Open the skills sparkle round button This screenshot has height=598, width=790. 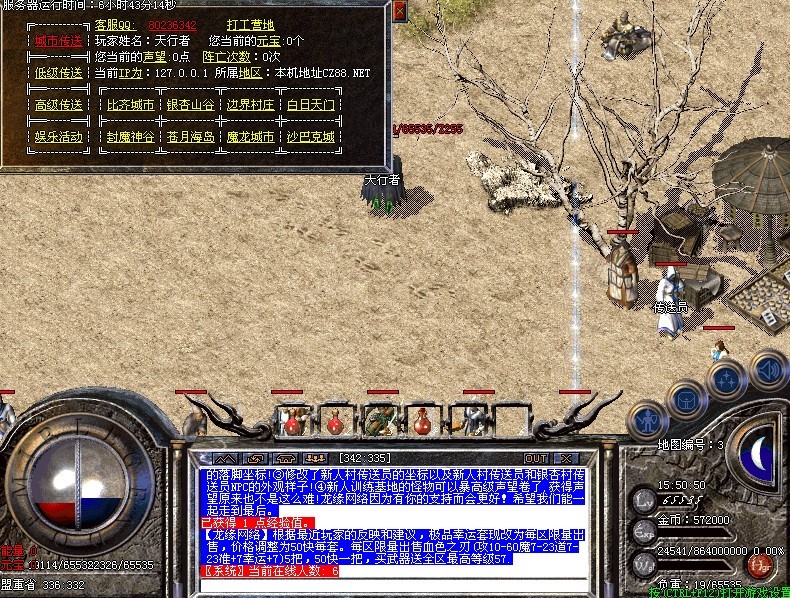tap(727, 379)
